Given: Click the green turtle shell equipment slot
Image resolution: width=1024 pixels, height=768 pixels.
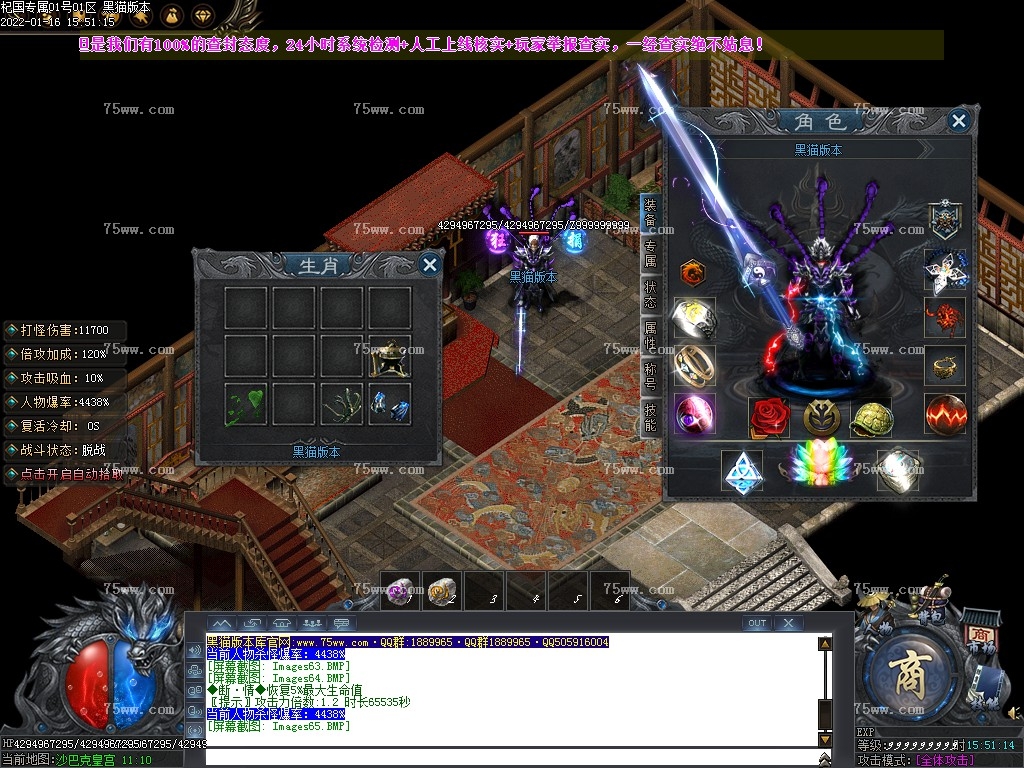Looking at the screenshot, I should click(870, 417).
